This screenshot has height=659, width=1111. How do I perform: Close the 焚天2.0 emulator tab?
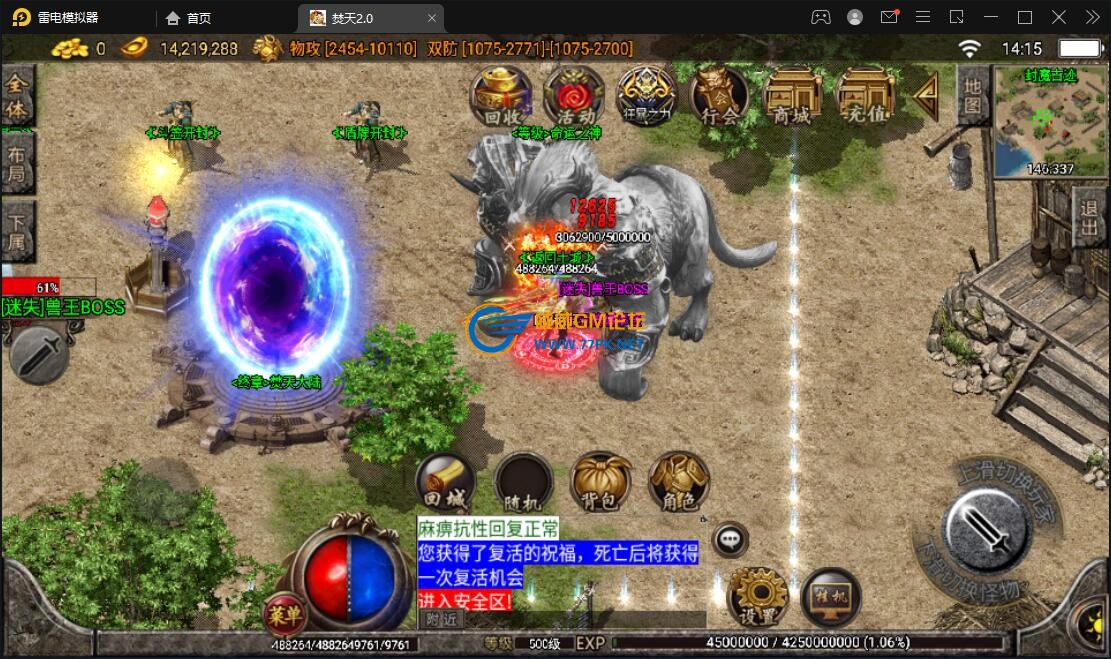coord(432,18)
